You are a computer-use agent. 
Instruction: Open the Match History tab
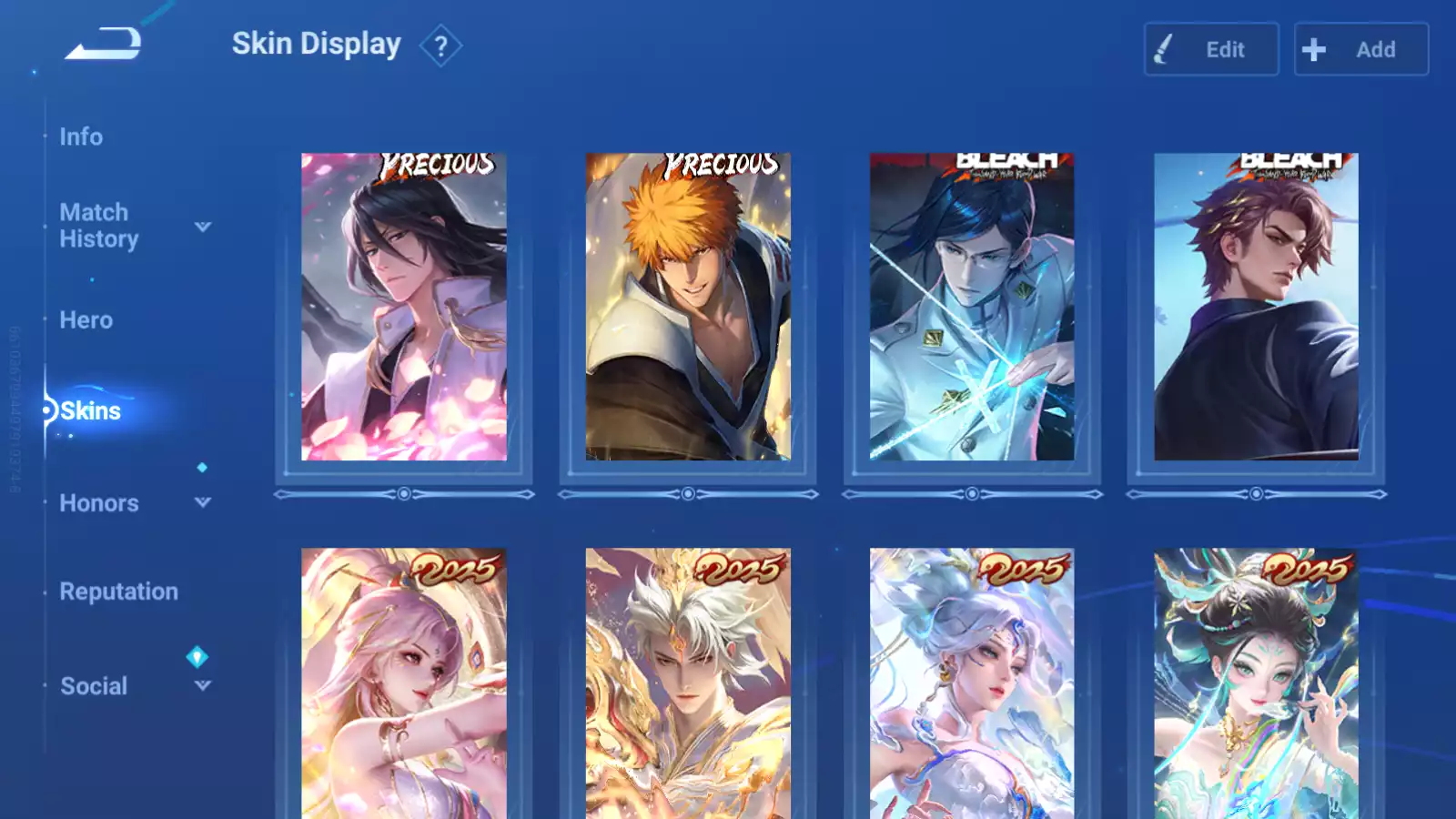coord(98,226)
